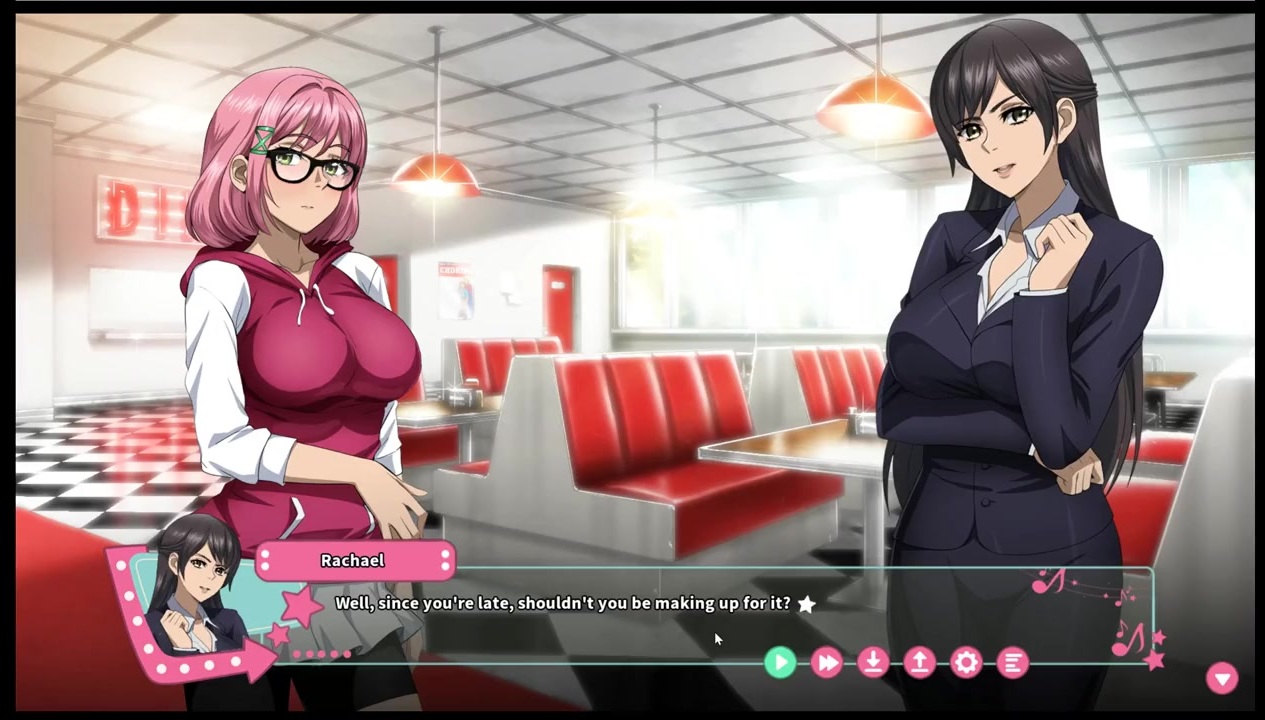This screenshot has height=720, width=1265.
Task: Toggle the green auto-play button
Action: click(780, 662)
